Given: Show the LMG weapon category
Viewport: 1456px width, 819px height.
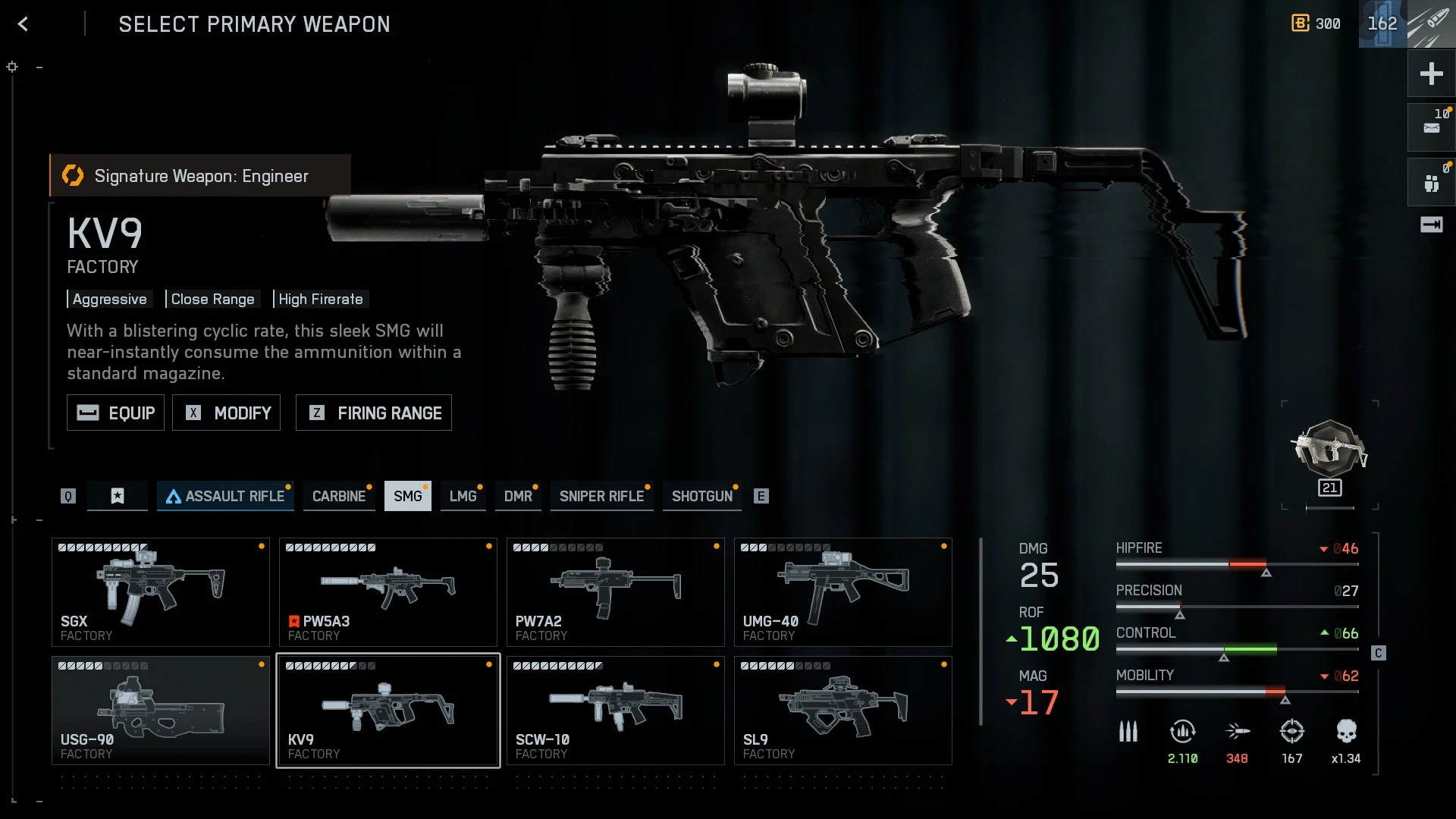Looking at the screenshot, I should coord(463,496).
